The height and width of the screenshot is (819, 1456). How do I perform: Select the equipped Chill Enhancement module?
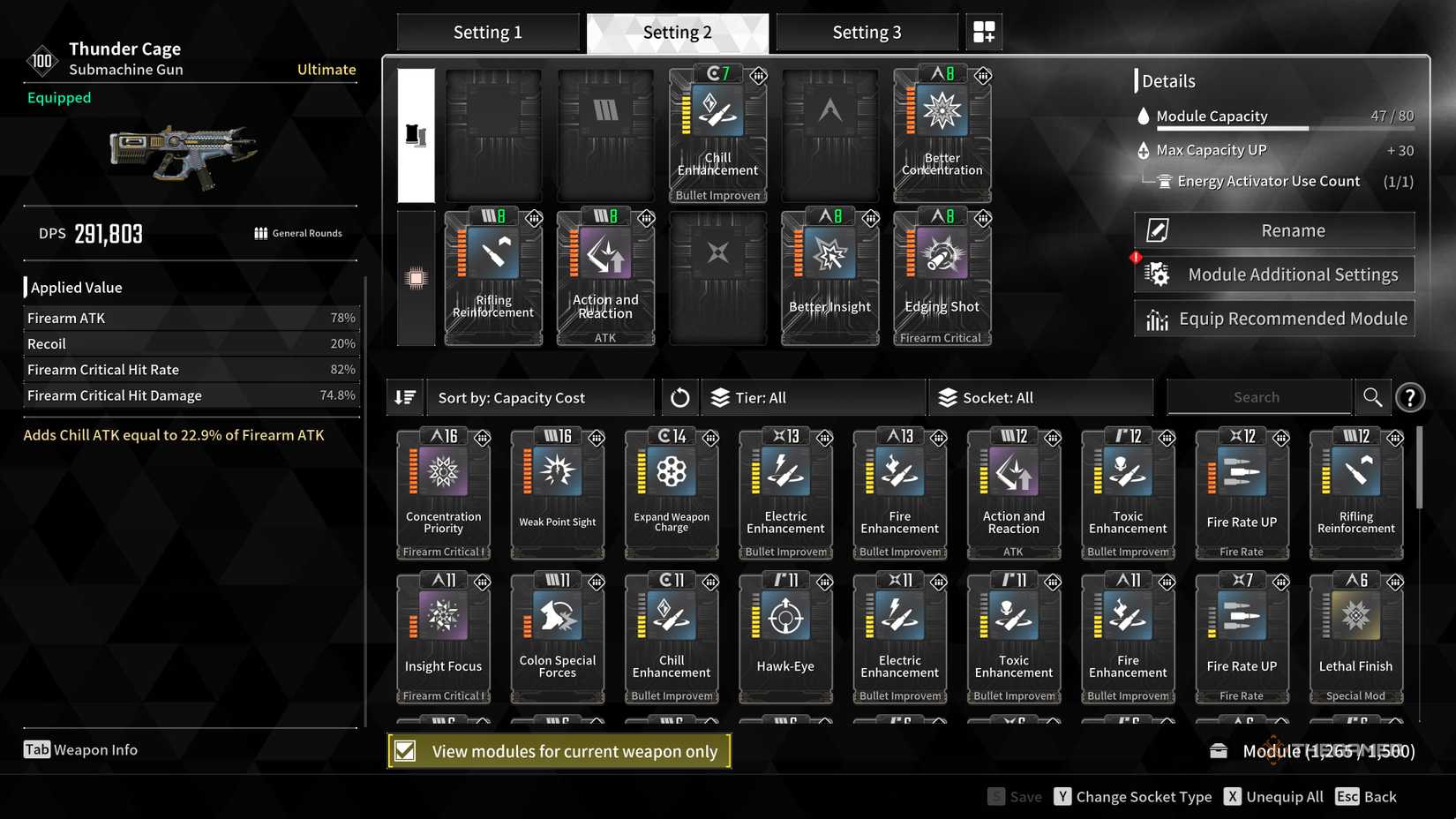[x=717, y=132]
